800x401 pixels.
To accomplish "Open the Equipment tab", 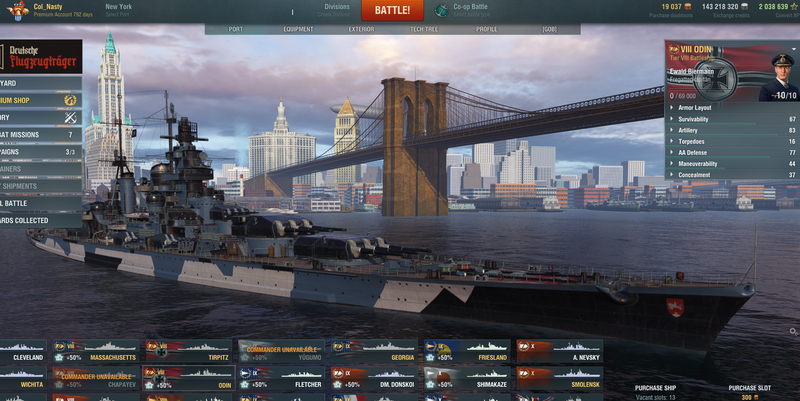I will pyautogui.click(x=298, y=29).
